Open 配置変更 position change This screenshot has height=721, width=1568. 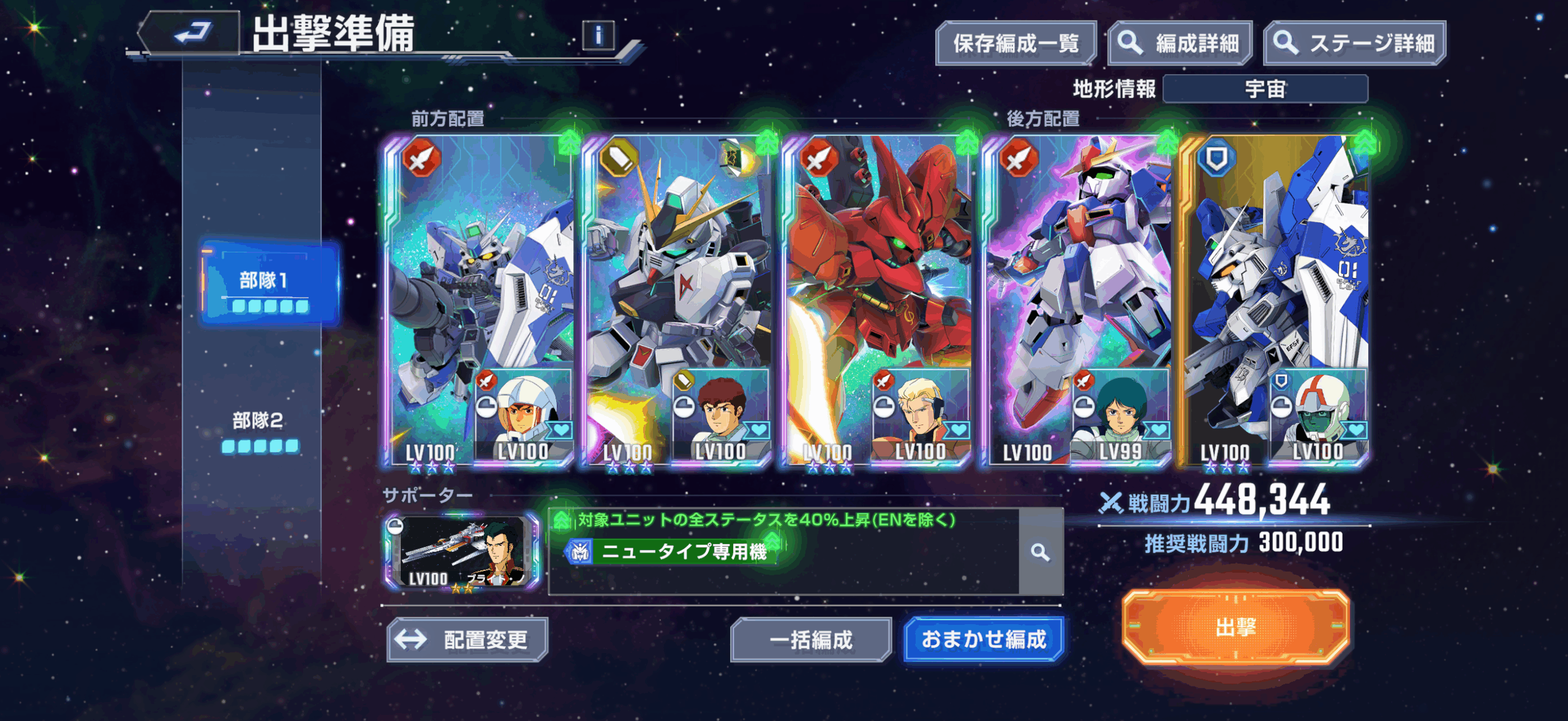click(x=467, y=640)
